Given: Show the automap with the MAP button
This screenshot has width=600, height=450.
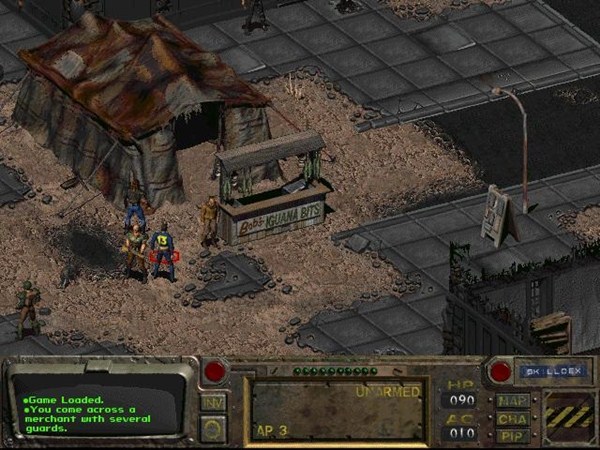Looking at the screenshot, I should (512, 401).
